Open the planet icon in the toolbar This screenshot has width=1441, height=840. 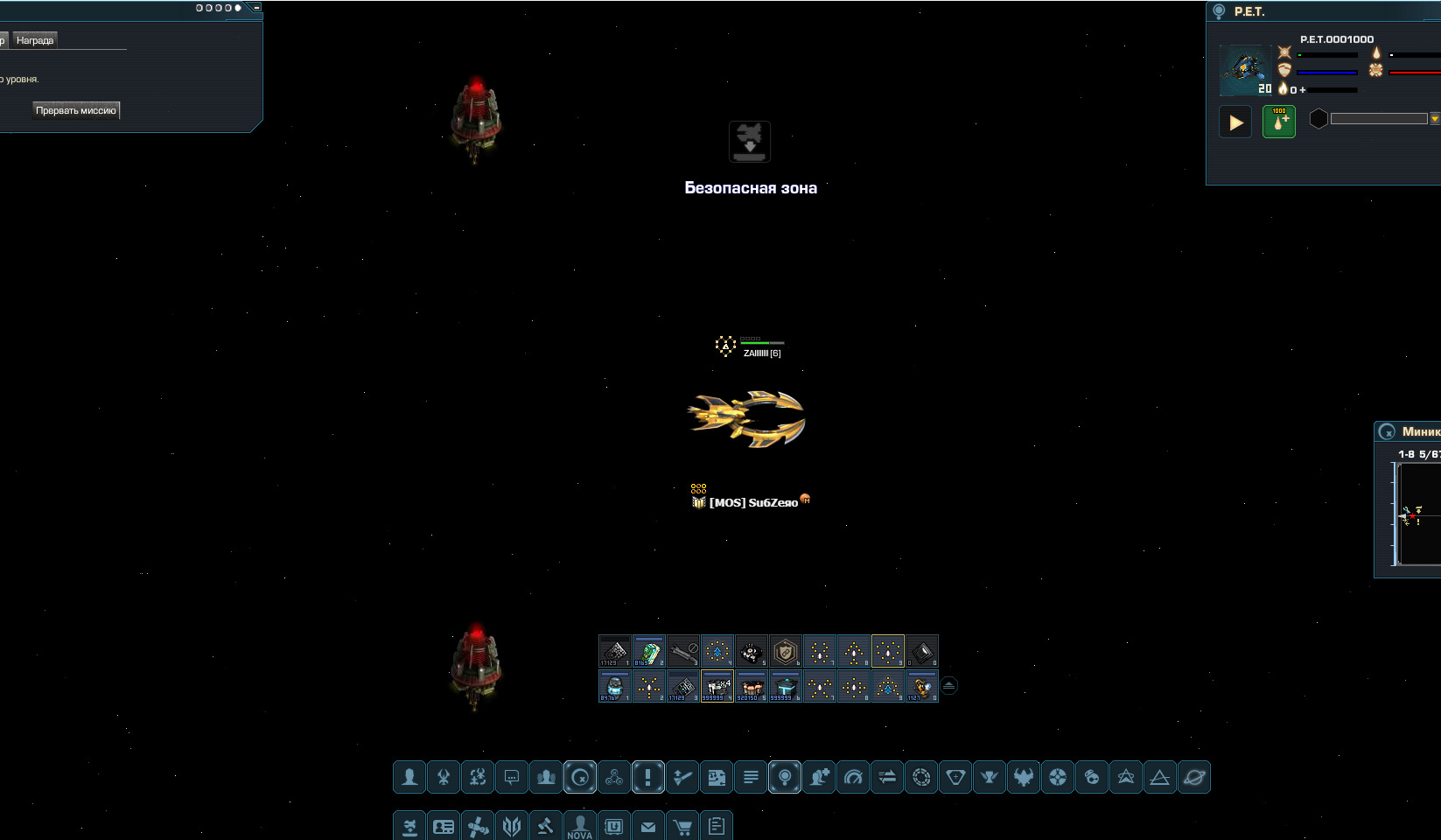pos(1194,777)
